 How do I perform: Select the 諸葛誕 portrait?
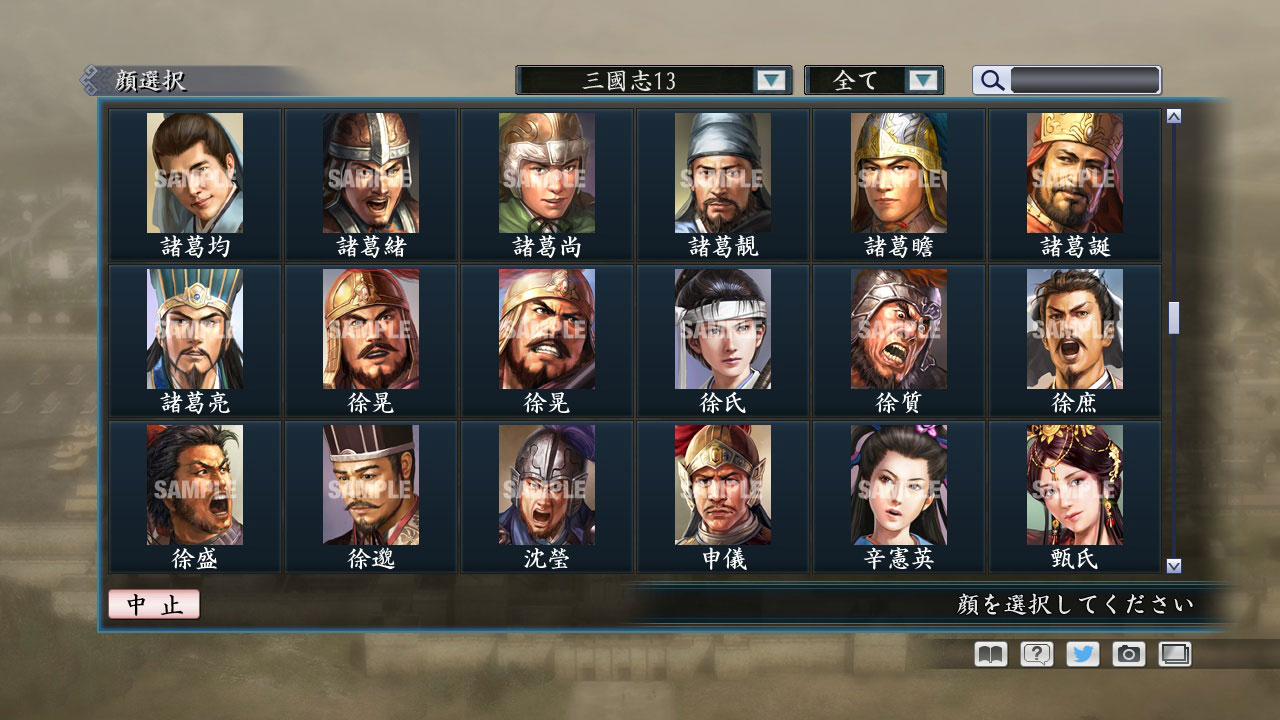(x=1074, y=180)
